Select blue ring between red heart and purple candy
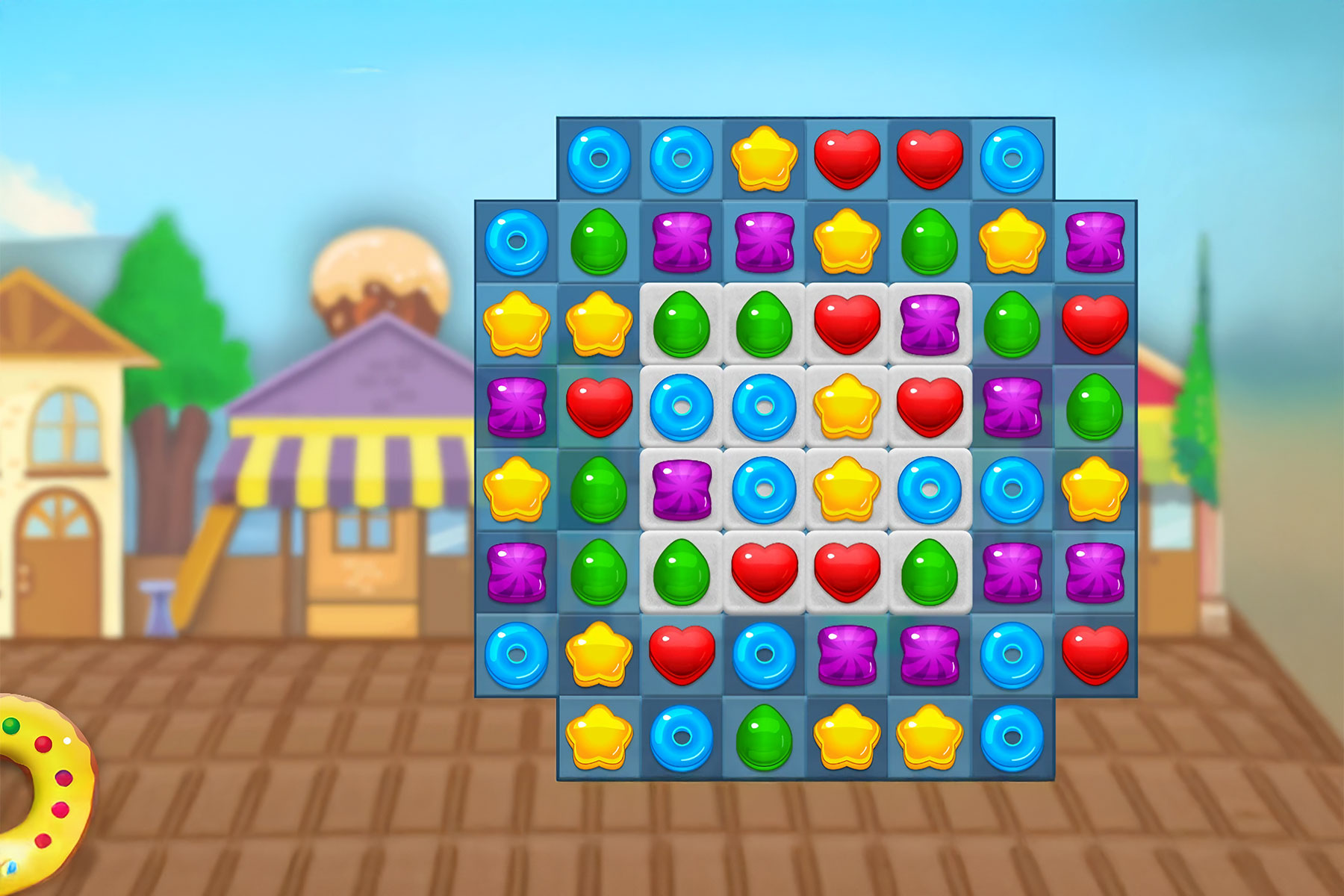Screen dimensions: 1344x896 [764, 655]
